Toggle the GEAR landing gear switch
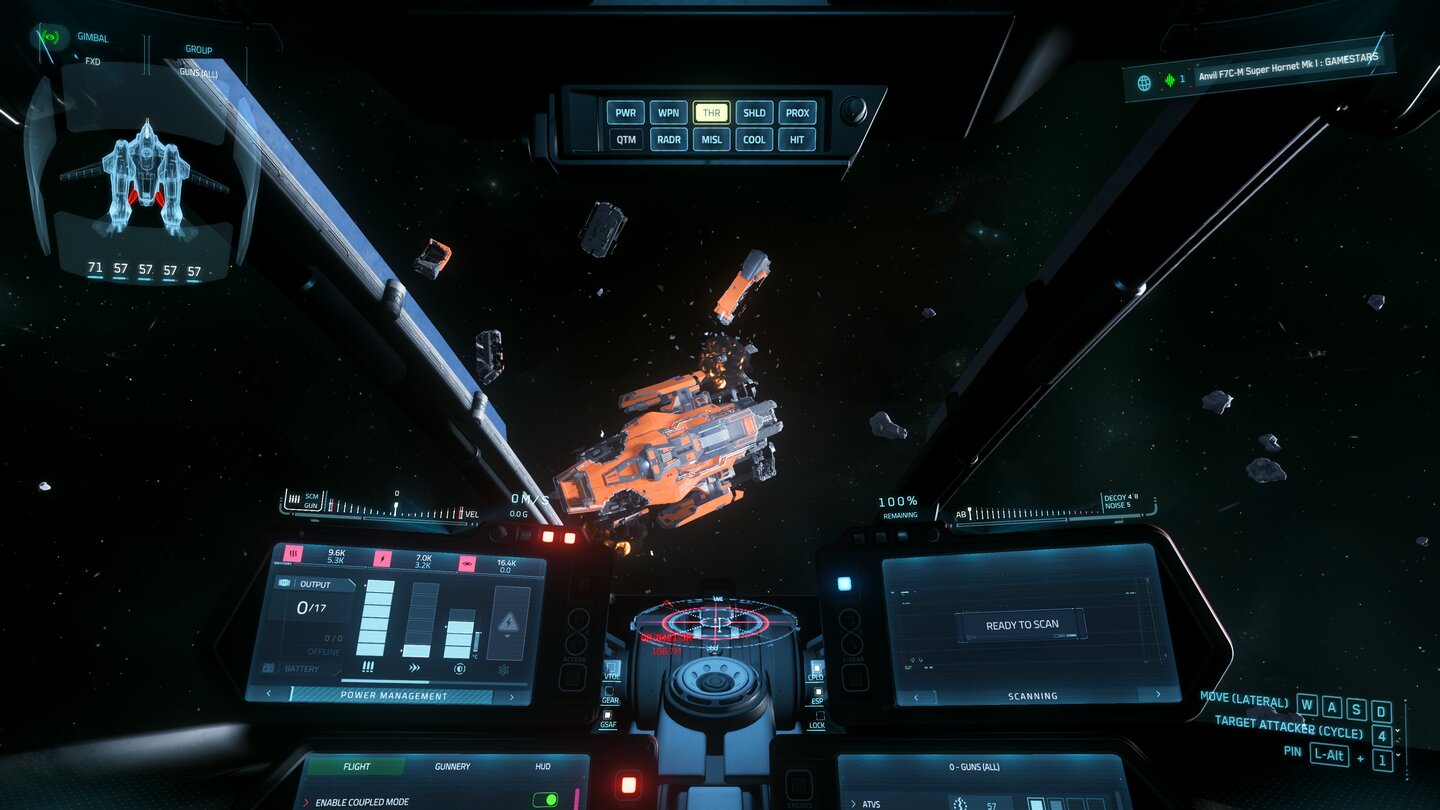The image size is (1440, 810). point(609,690)
